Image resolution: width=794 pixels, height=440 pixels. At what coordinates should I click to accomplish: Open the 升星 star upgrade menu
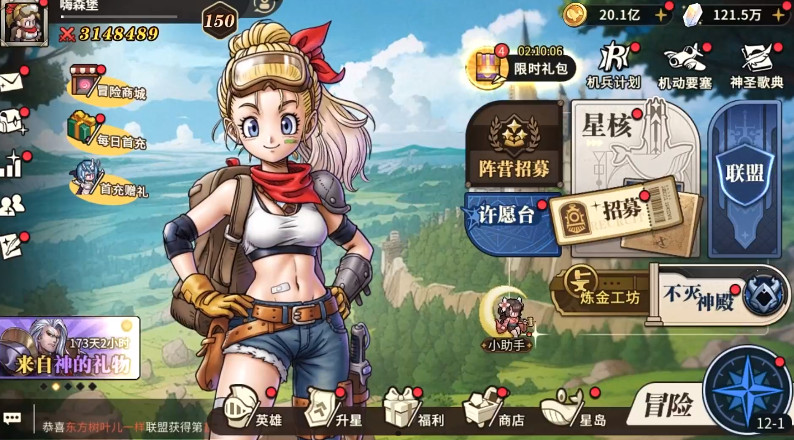click(334, 410)
